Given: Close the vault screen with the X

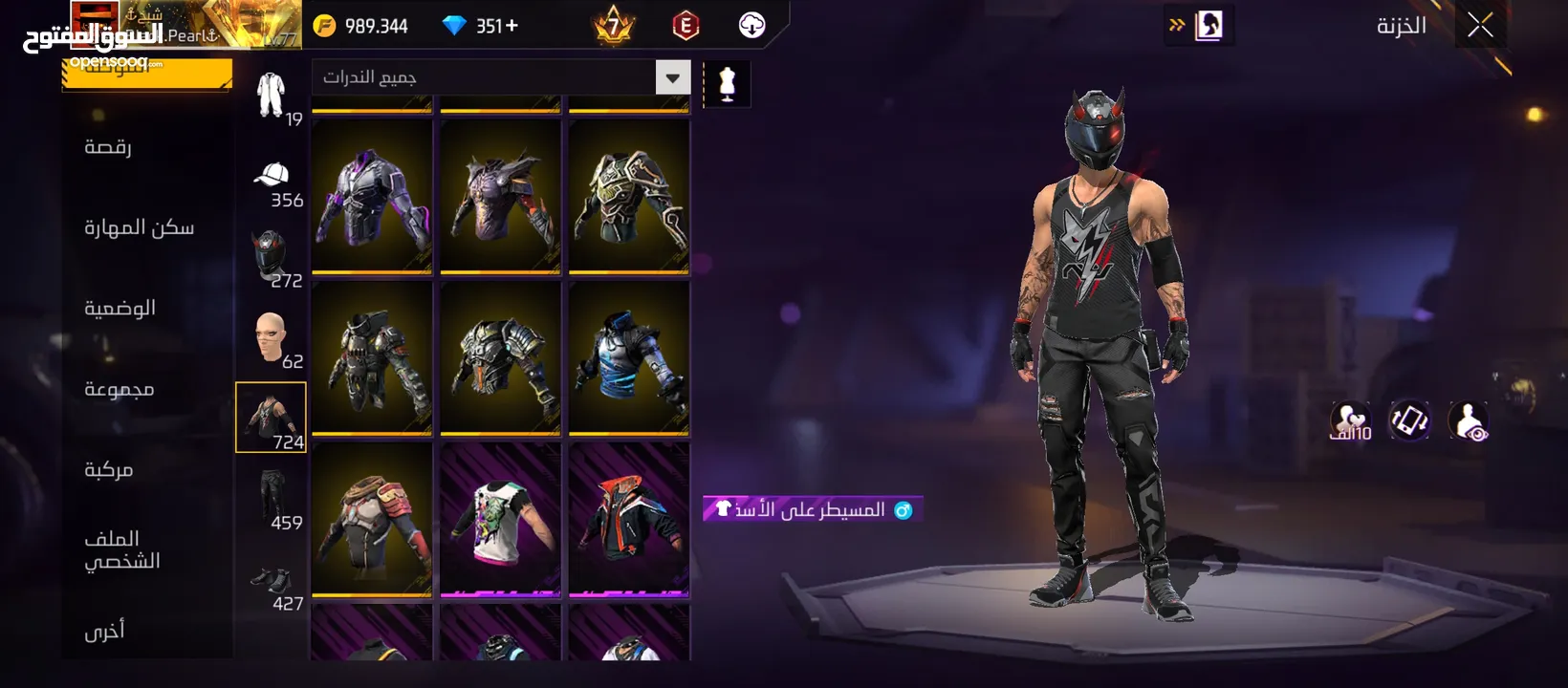Looking at the screenshot, I should click(1480, 26).
